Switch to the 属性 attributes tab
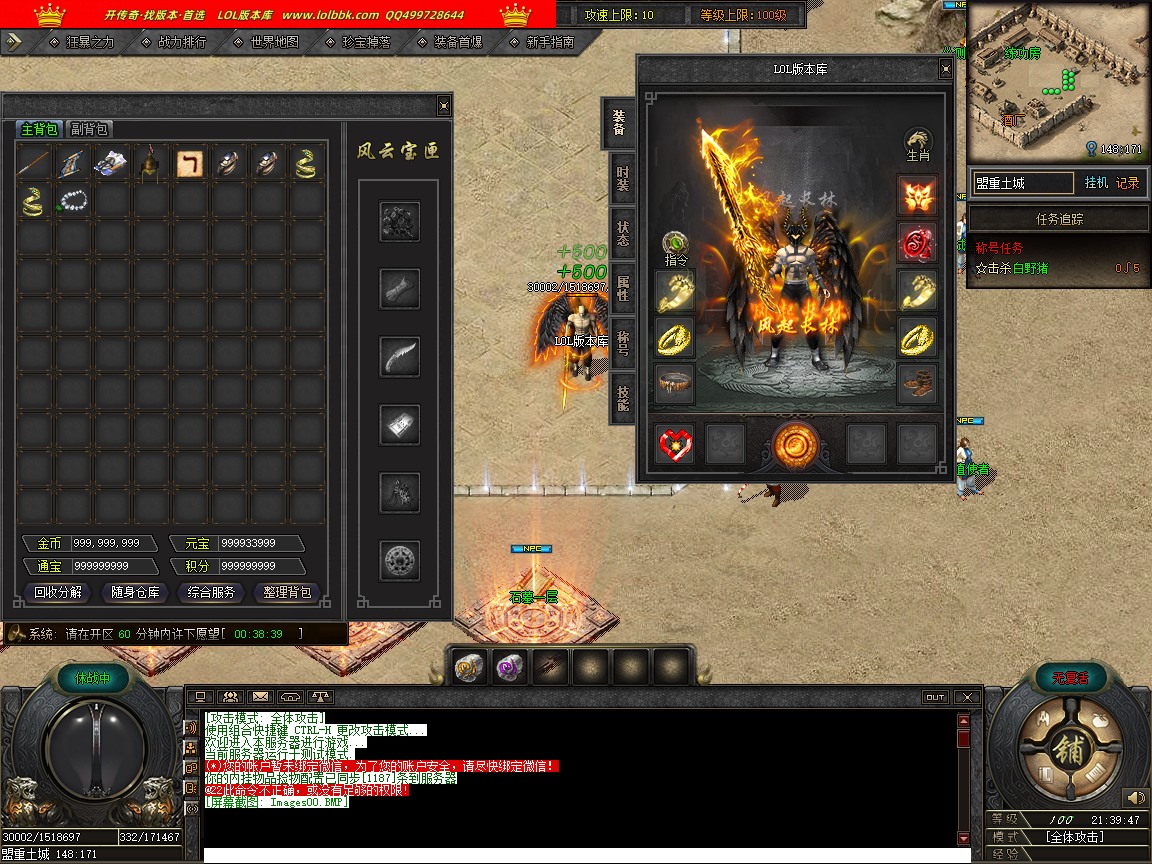The image size is (1152, 864). click(622, 289)
